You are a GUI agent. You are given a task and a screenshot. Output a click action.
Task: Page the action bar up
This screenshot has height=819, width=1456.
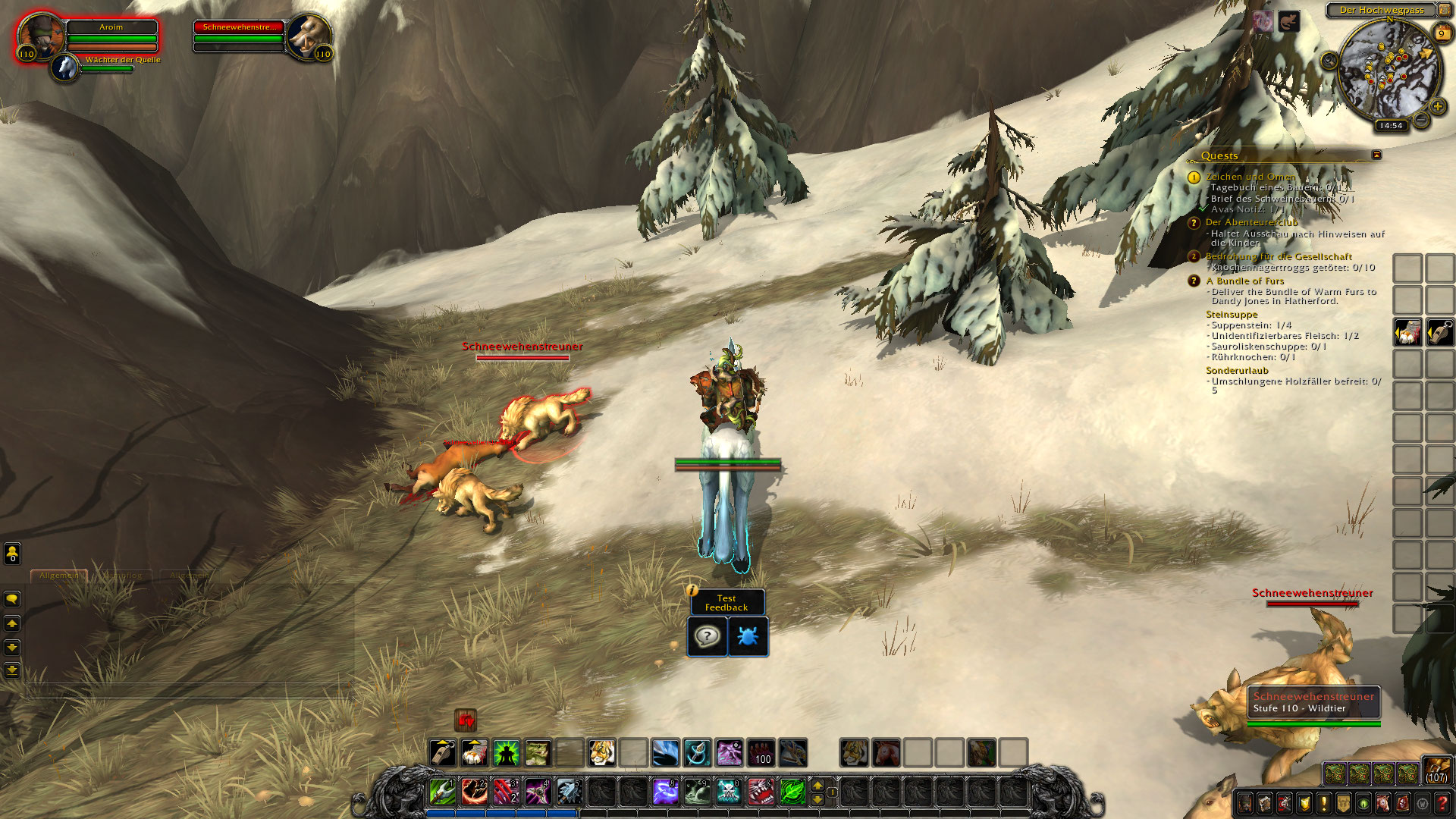pos(817,784)
